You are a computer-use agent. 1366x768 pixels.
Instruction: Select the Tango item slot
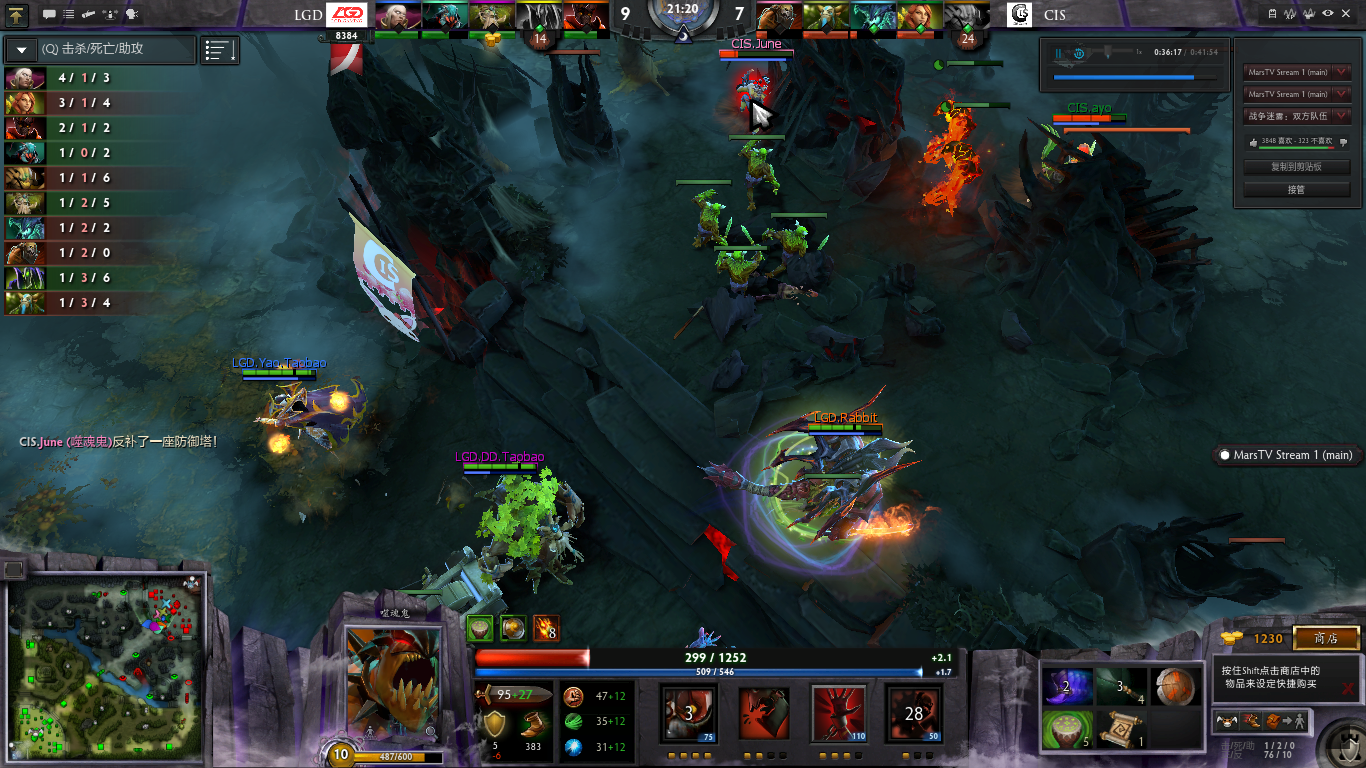[1065, 729]
